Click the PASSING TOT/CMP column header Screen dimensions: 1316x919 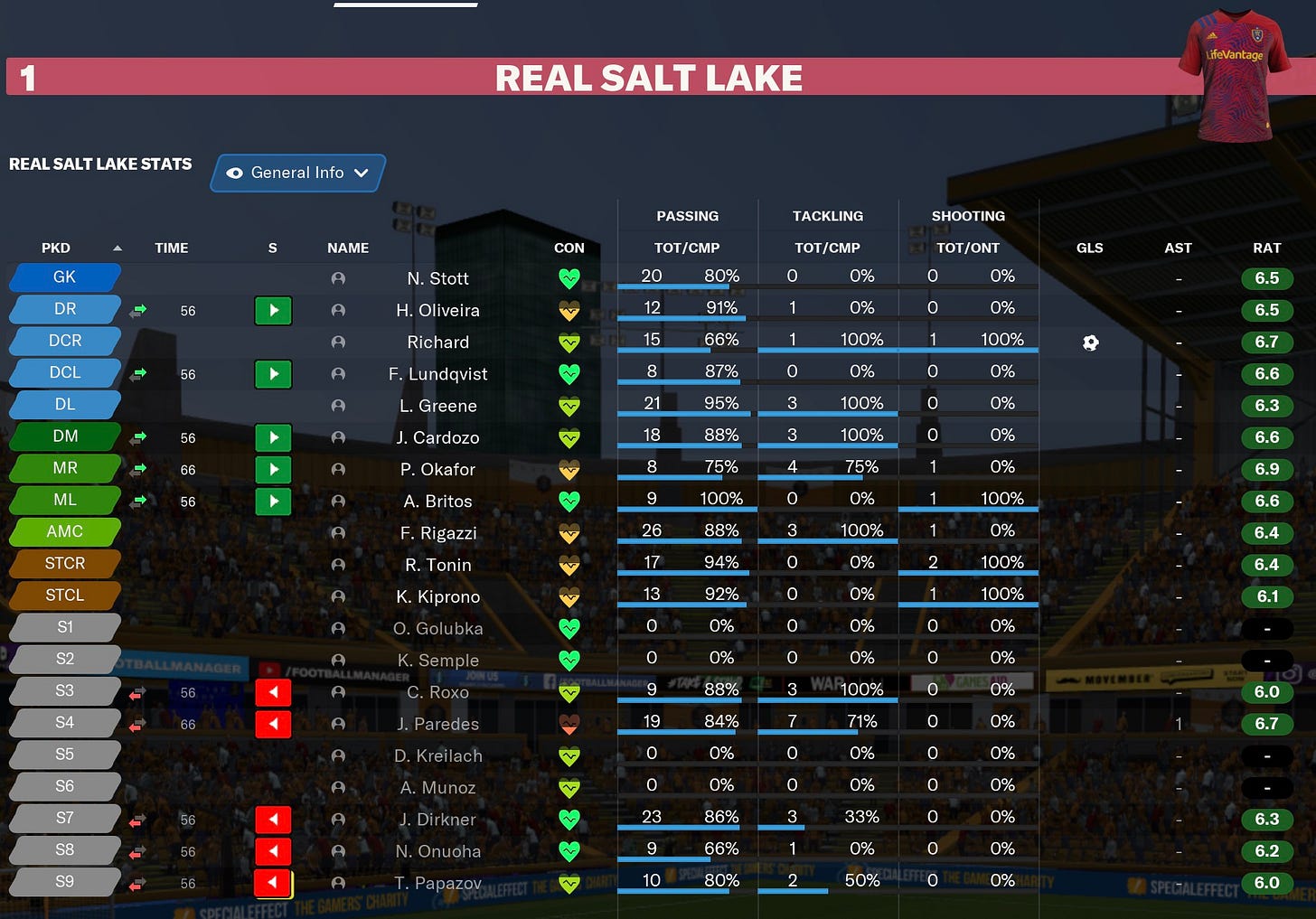point(687,247)
